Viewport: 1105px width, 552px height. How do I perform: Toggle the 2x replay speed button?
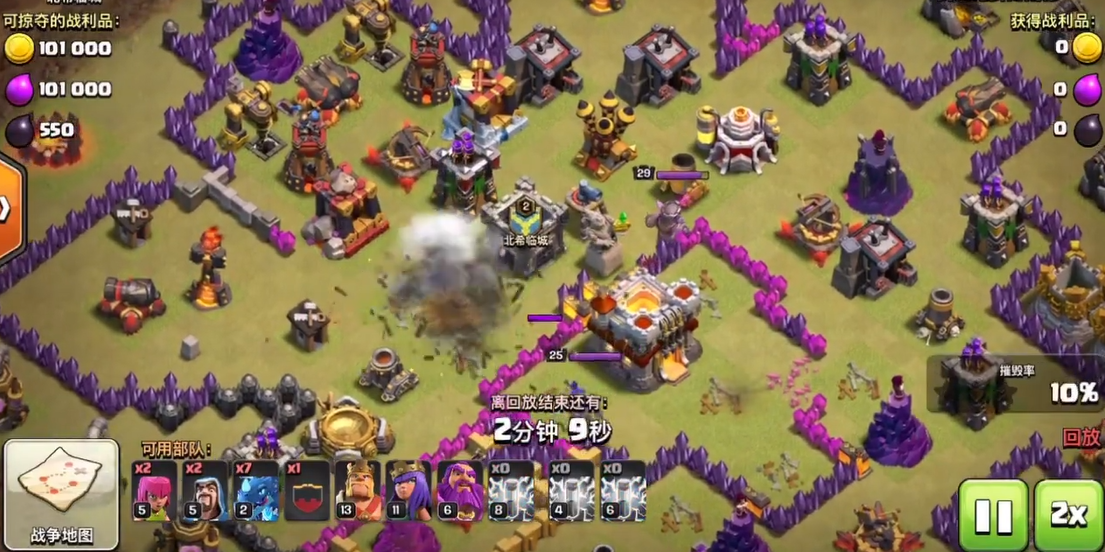tap(1068, 514)
